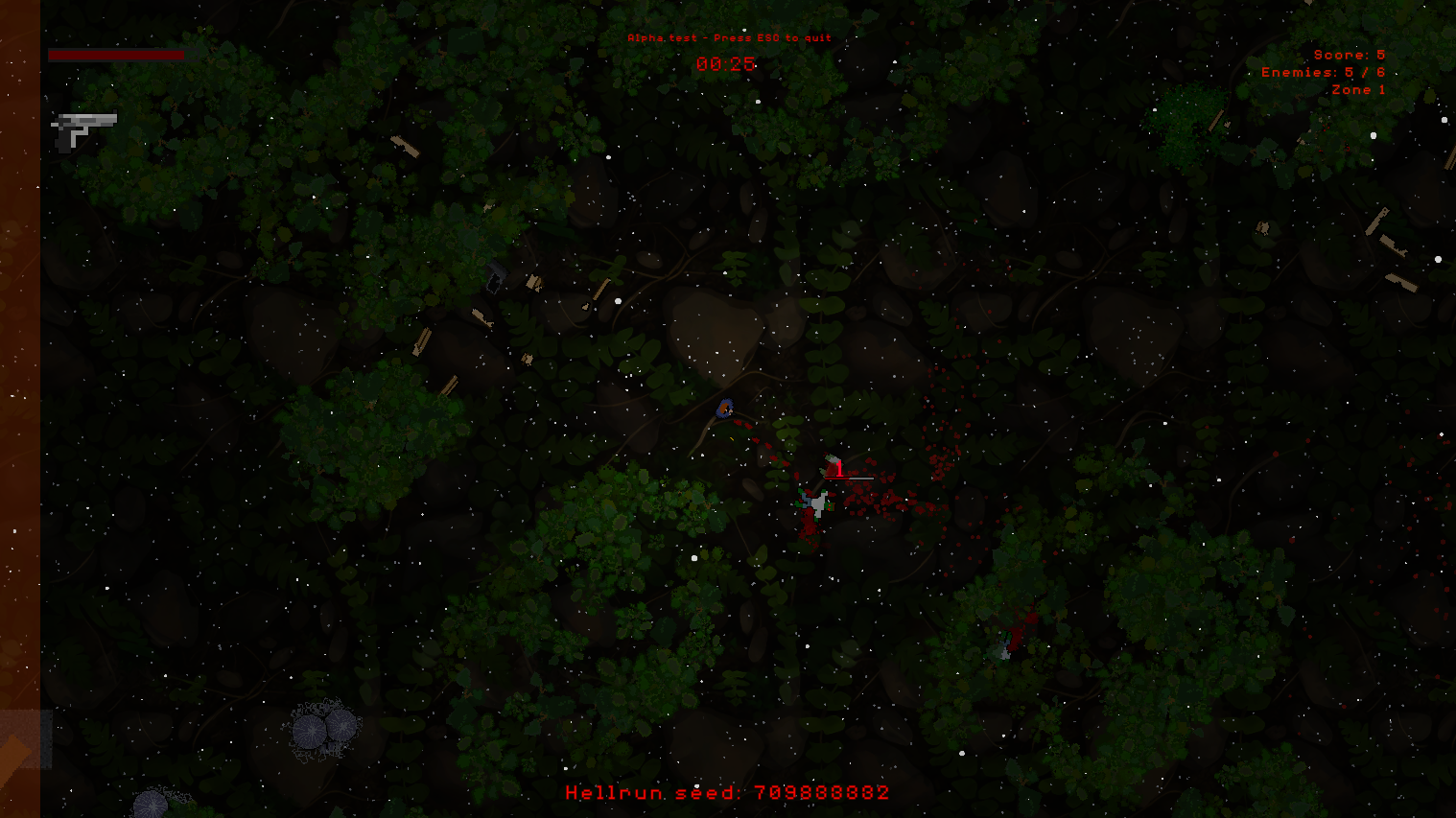Click the fallen log left of the car
This screenshot has width=1456, height=818.
422,342
